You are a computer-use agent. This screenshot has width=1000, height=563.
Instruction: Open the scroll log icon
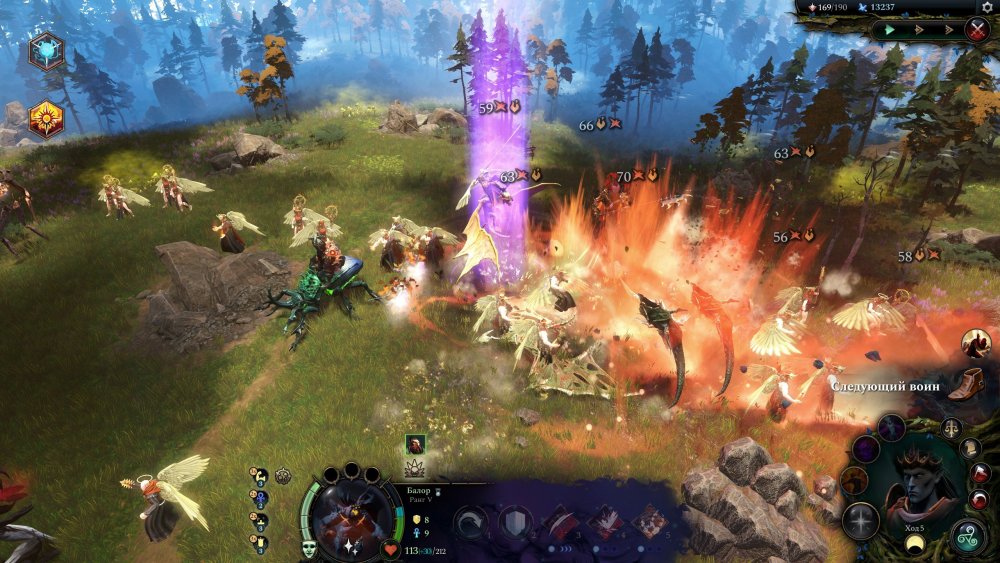coord(968,447)
